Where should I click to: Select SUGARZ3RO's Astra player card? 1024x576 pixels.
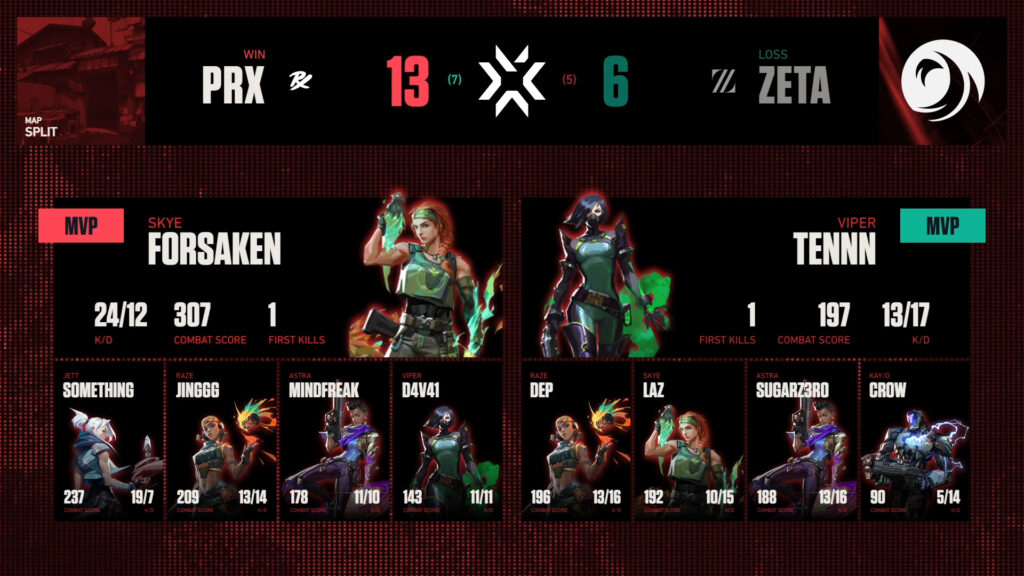[801, 440]
